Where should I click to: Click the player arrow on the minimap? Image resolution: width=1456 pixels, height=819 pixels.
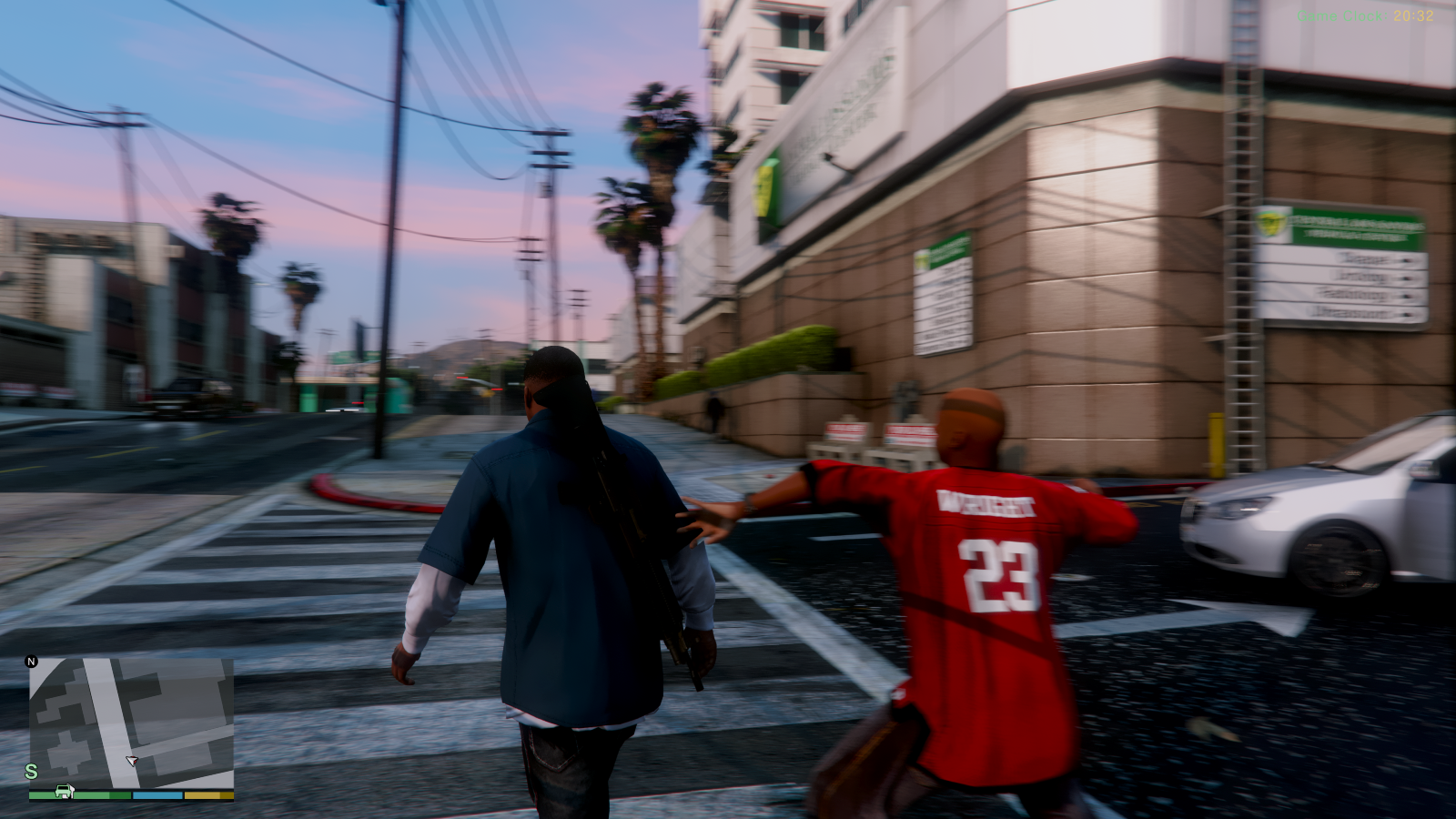point(132,760)
